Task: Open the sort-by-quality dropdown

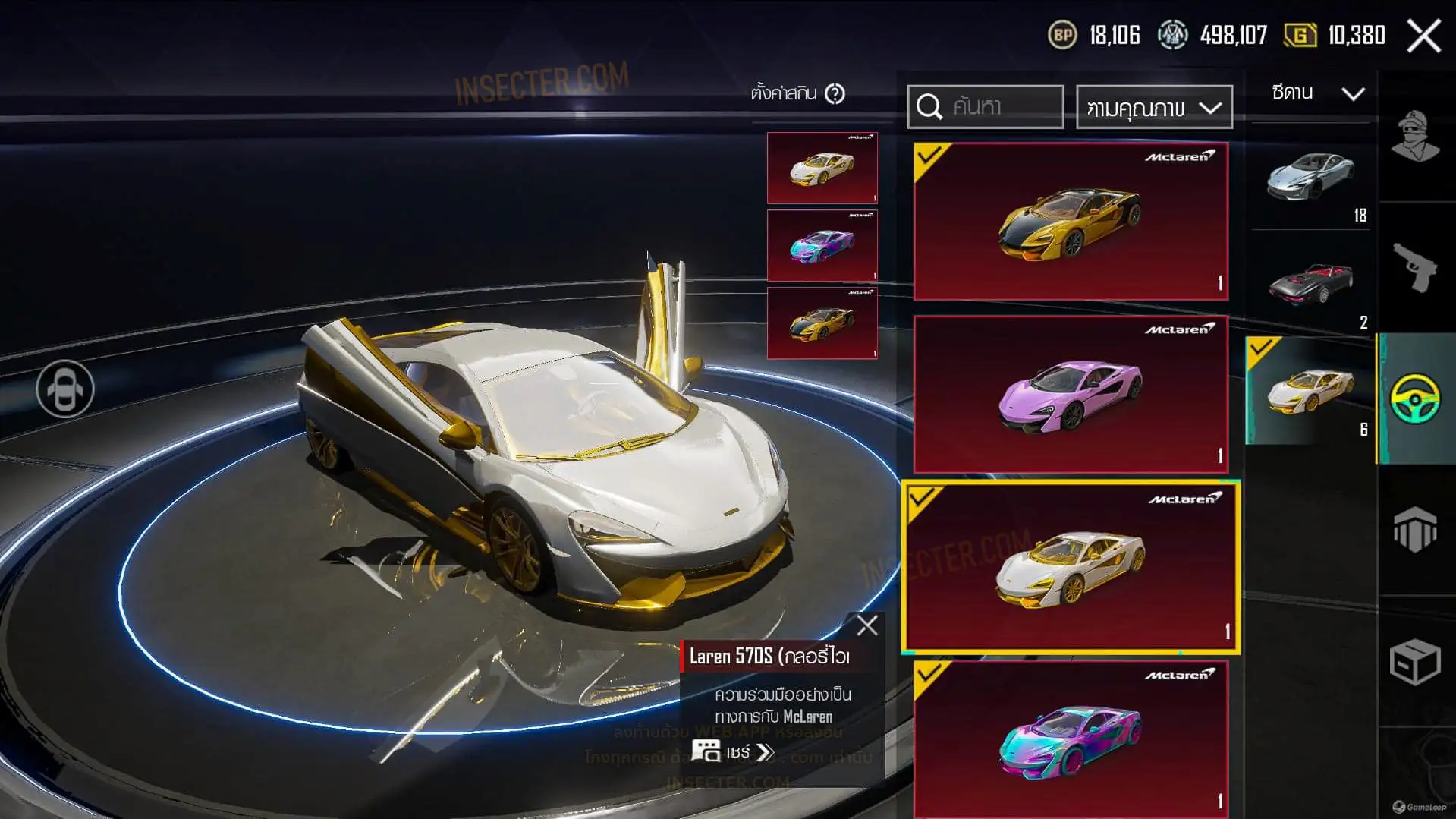Action: coord(1153,108)
